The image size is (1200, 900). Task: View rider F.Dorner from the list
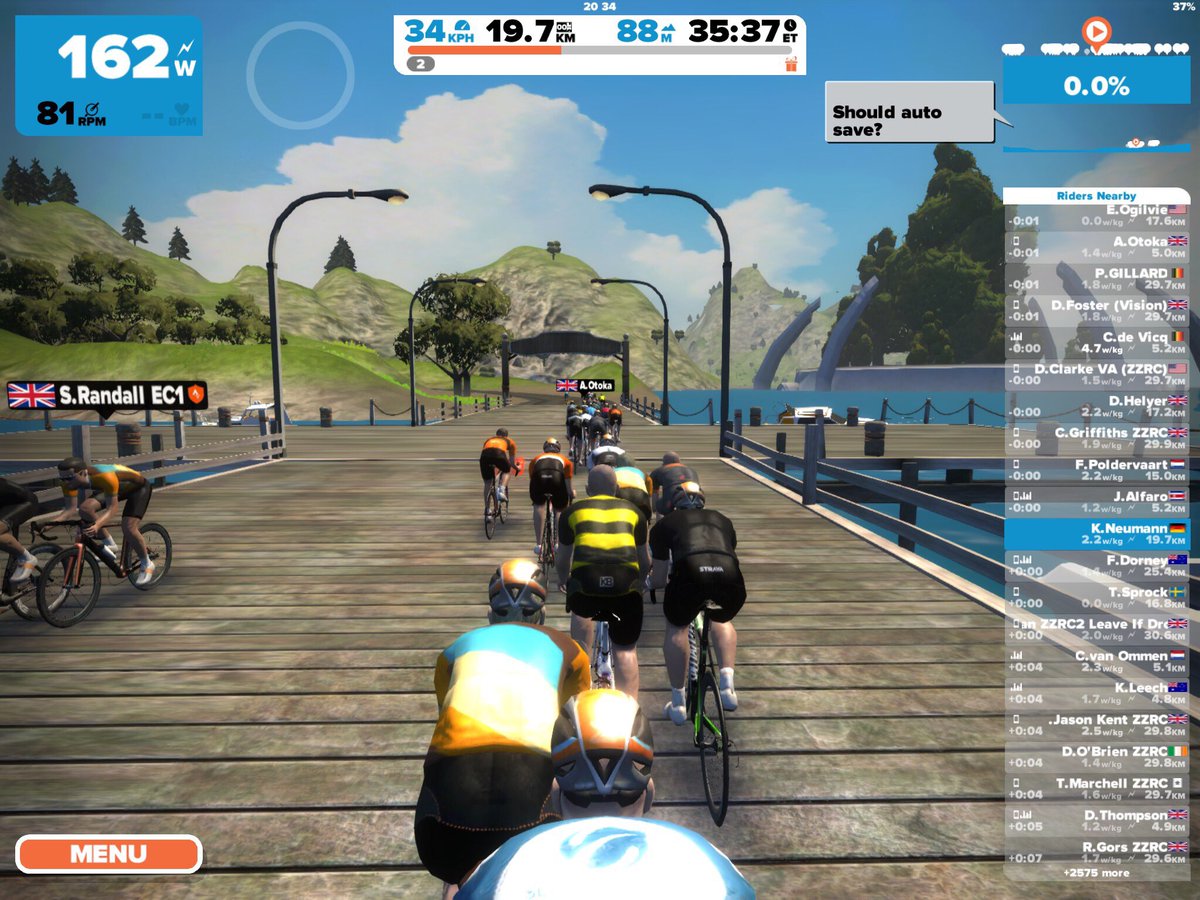tap(1096, 566)
